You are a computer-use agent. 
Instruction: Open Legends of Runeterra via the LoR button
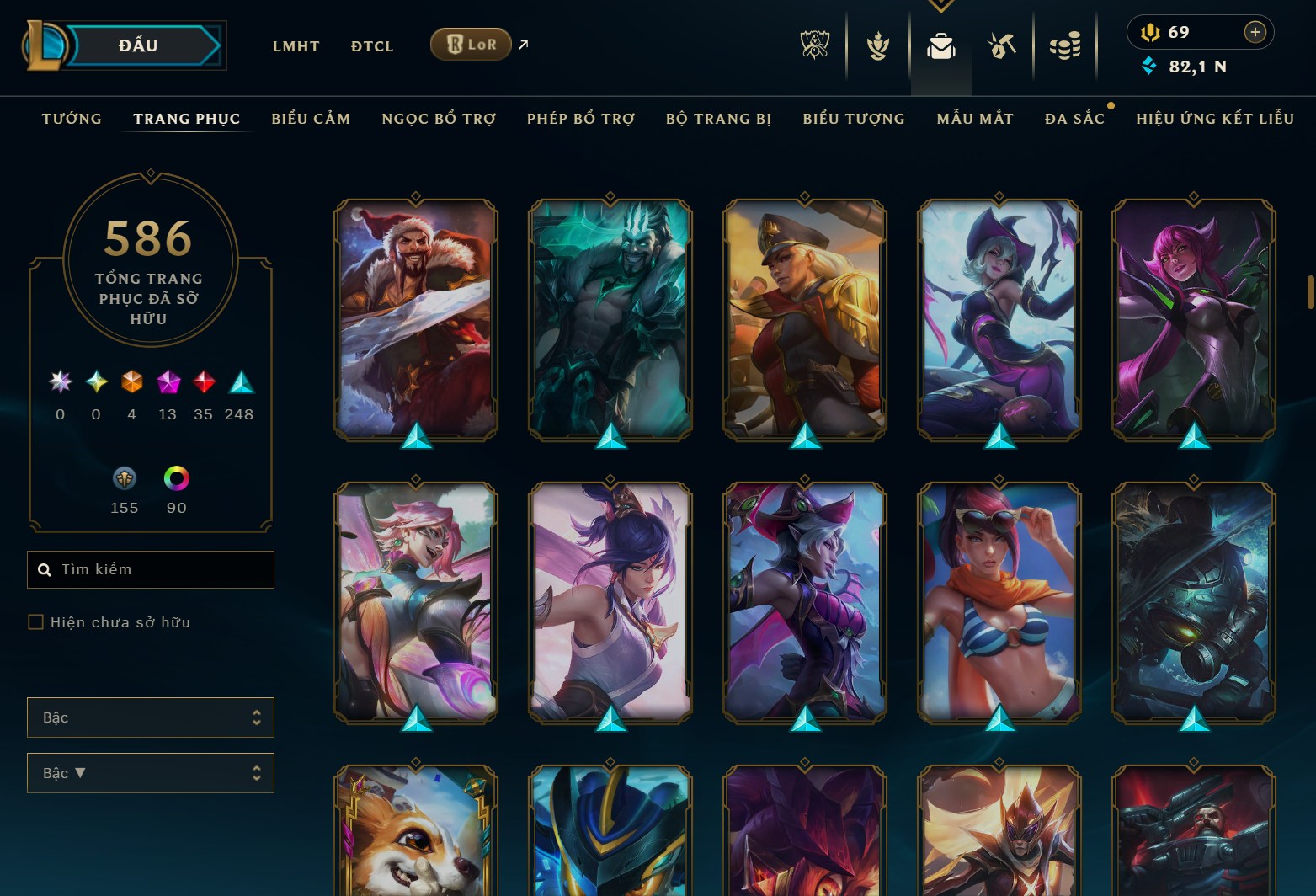click(471, 45)
